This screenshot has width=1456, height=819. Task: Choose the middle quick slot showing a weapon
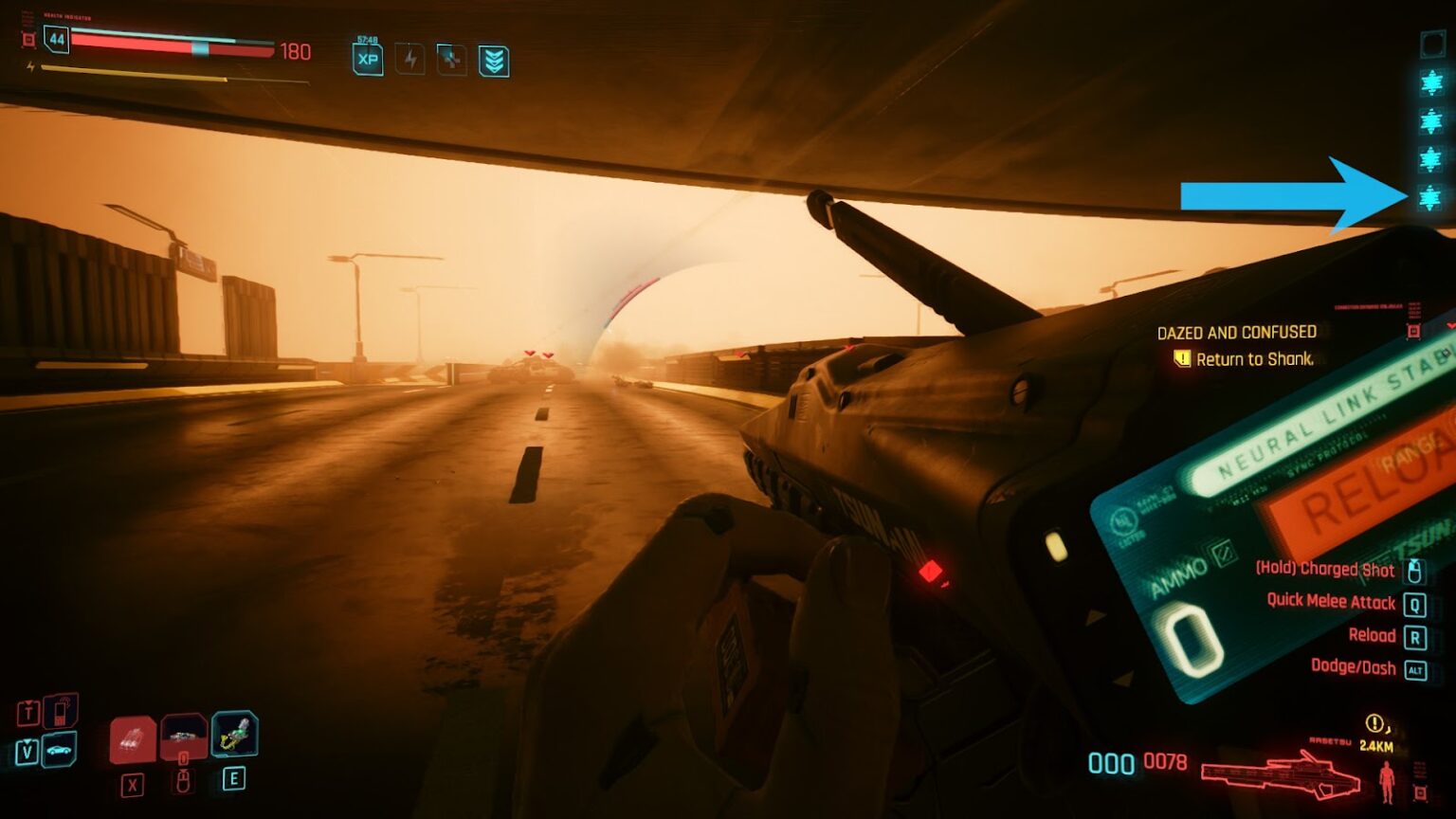[184, 736]
